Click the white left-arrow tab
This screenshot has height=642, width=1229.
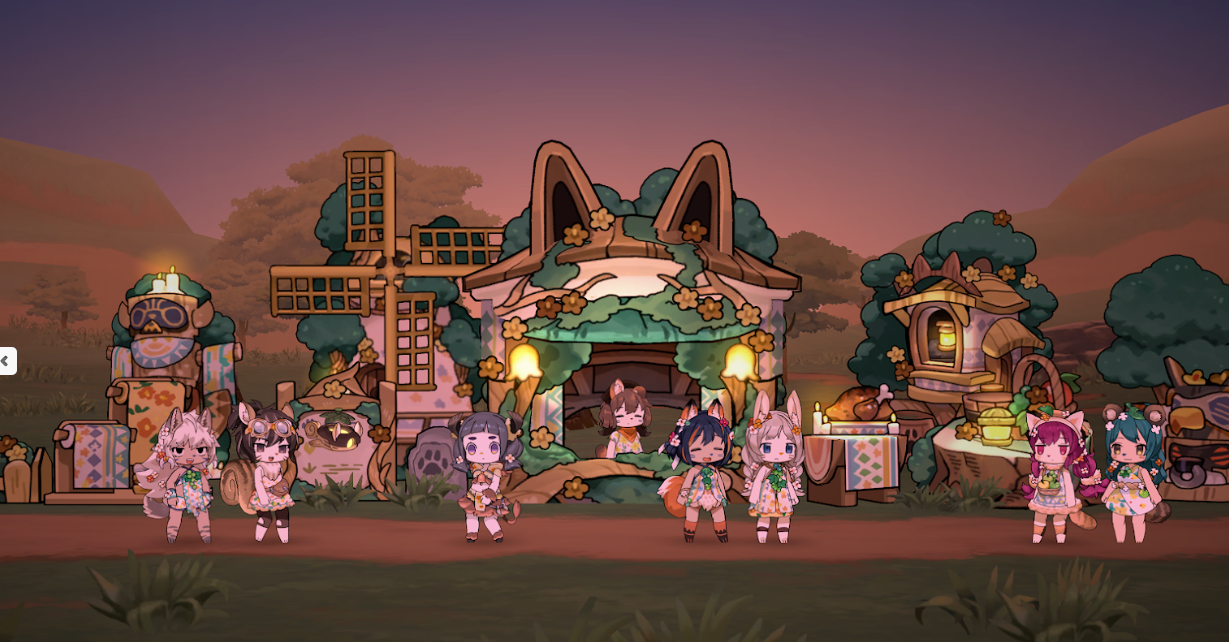6,361
